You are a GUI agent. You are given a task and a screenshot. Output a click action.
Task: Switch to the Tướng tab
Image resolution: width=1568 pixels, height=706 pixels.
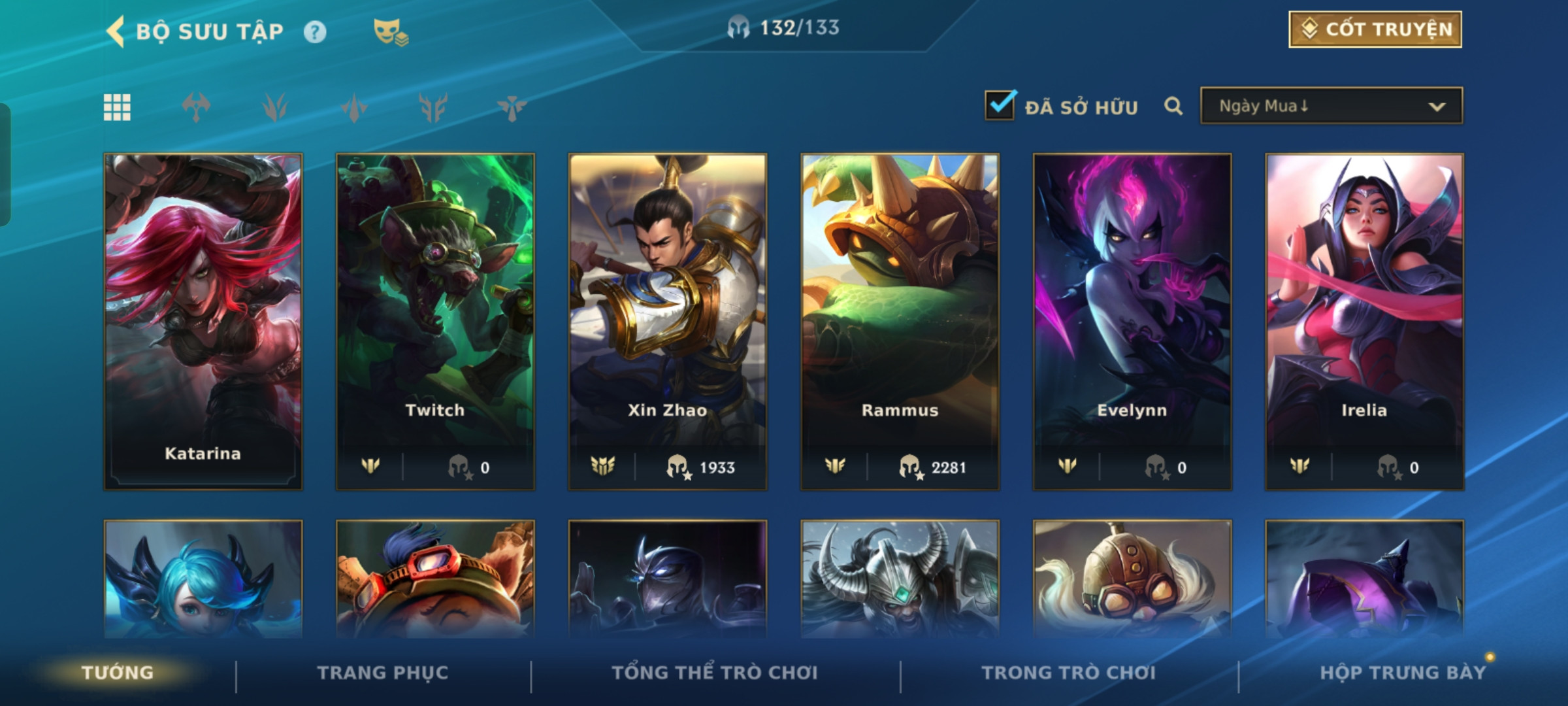(118, 673)
